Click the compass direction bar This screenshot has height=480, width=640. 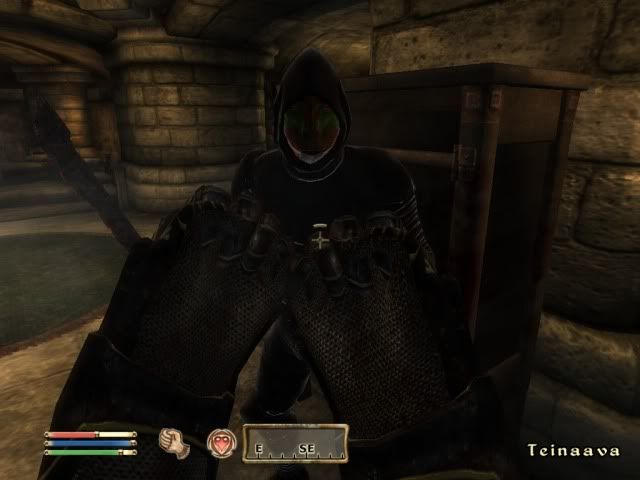coord(295,444)
